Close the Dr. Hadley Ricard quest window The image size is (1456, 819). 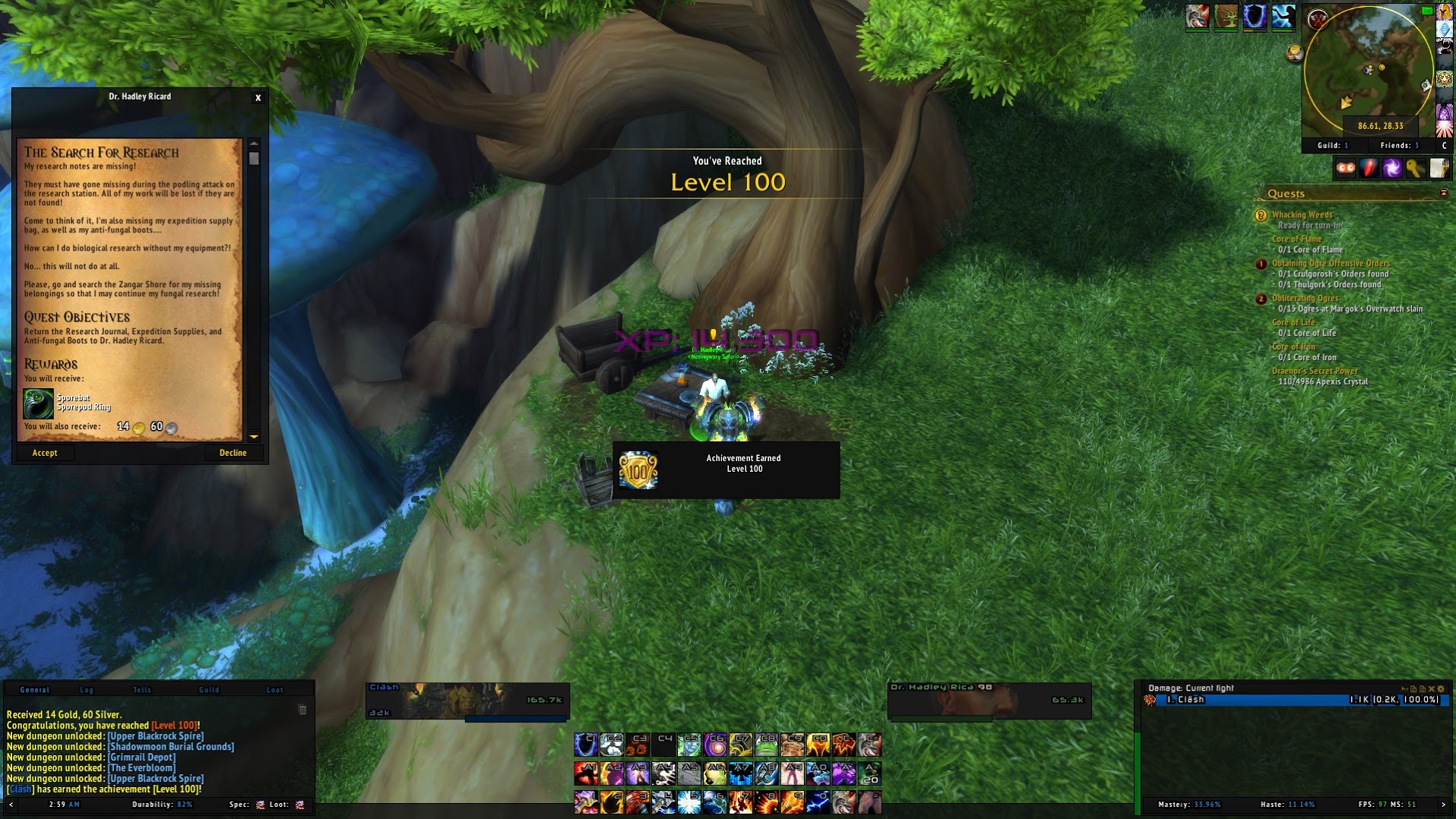[x=258, y=98]
